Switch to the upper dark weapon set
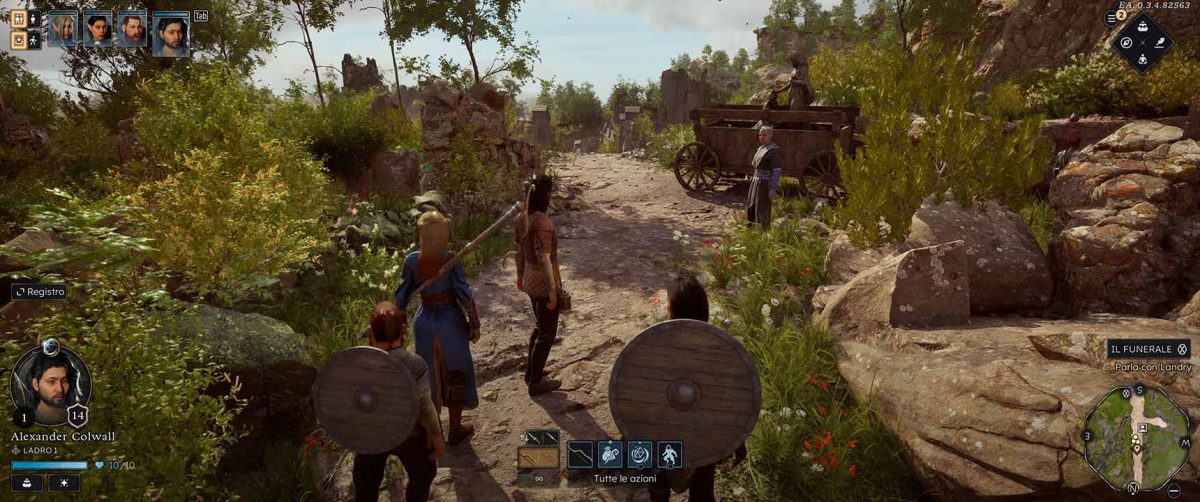Viewport: 1200px width, 502px height. [x=541, y=437]
